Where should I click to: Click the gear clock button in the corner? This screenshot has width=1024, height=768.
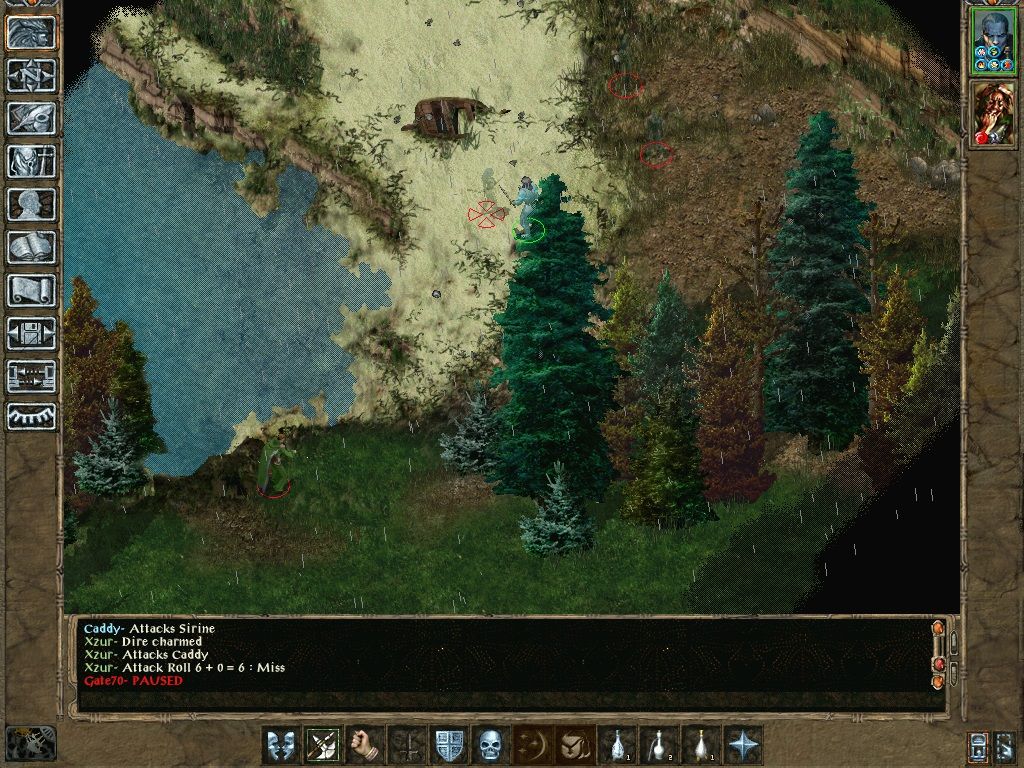(x=30, y=742)
